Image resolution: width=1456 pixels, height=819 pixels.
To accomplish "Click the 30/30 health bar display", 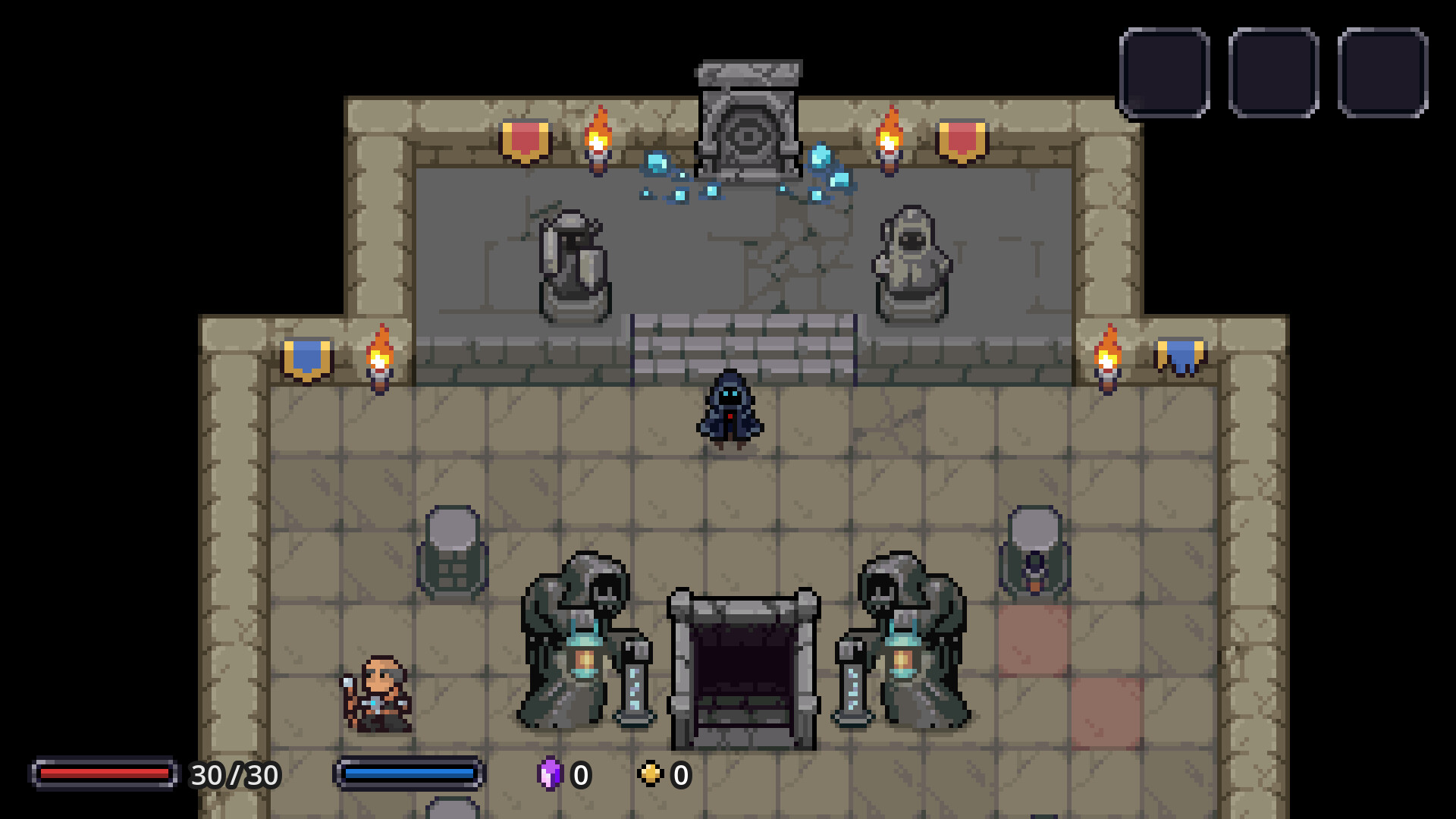I will [106, 773].
